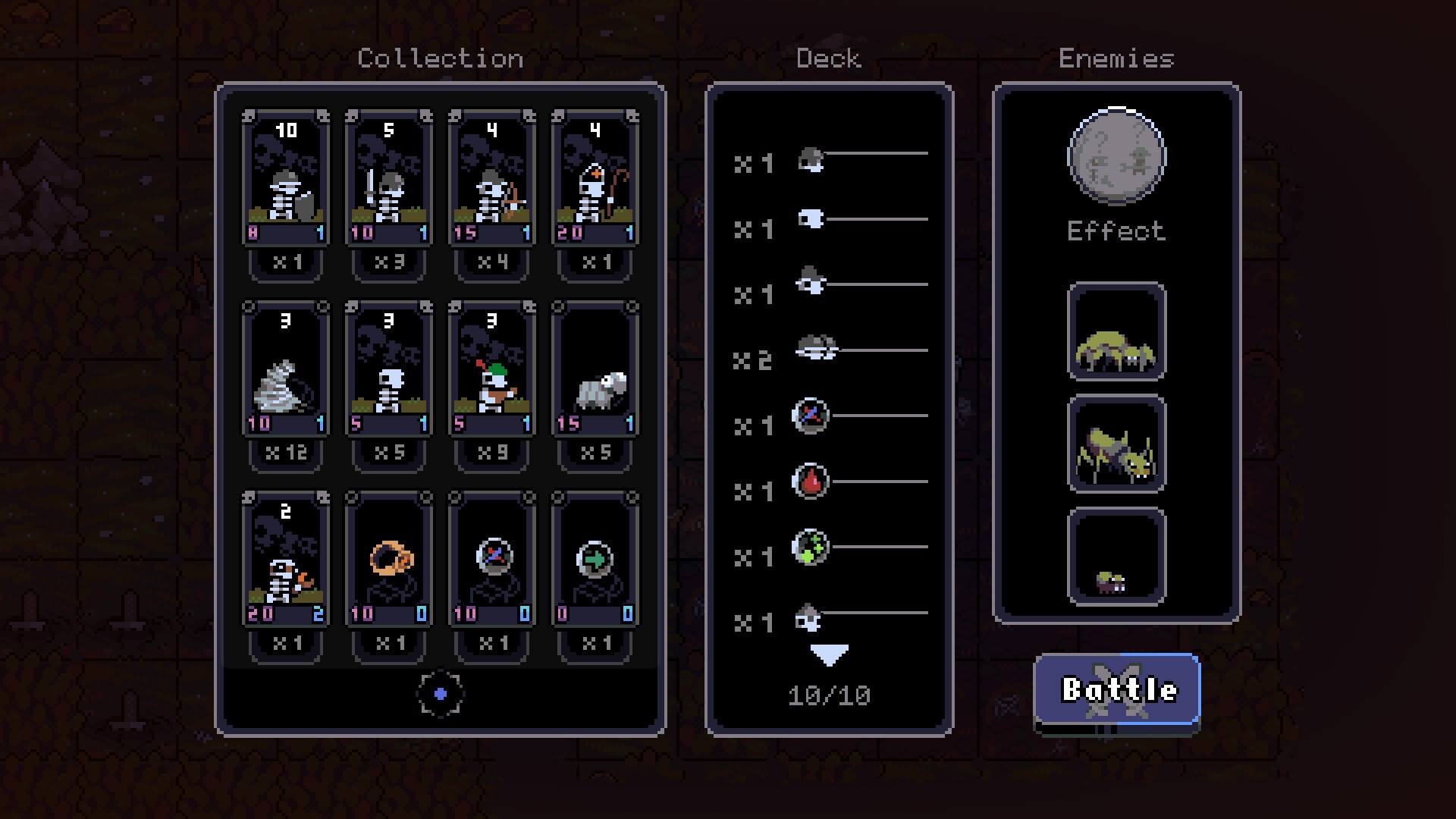Remove the red flame spell from deck
The width and height of the screenshot is (1456, 819).
tap(811, 482)
